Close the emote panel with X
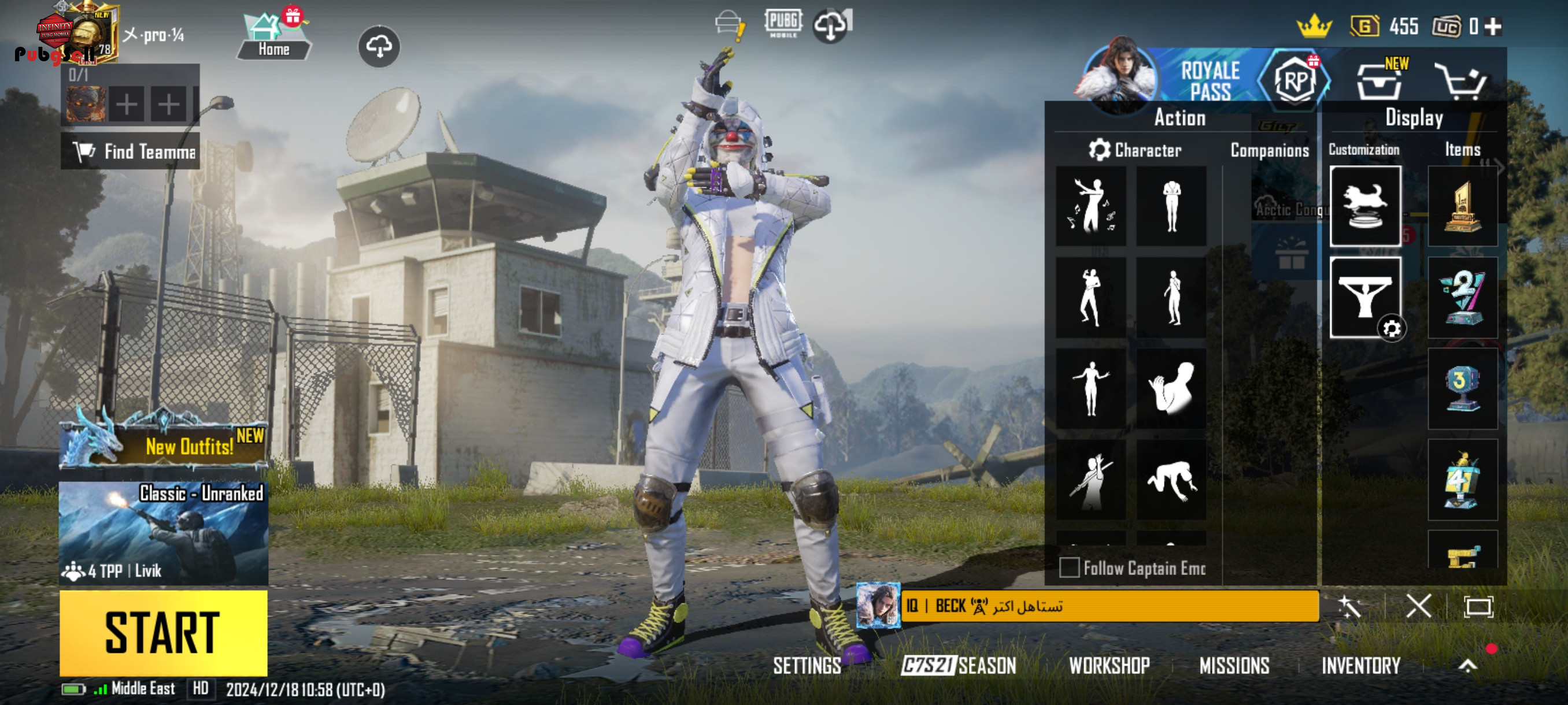1568x705 pixels. point(1418,606)
